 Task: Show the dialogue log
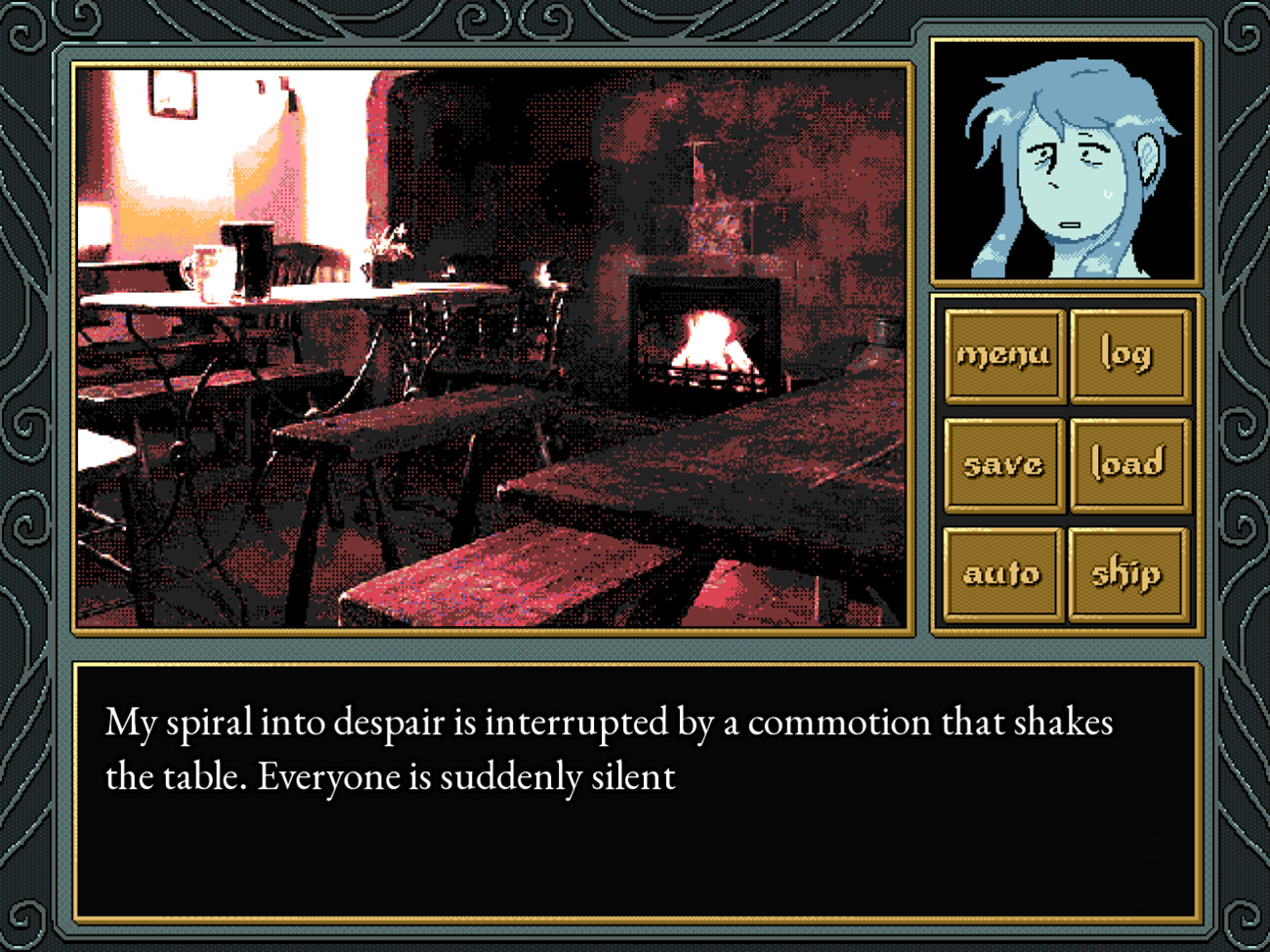coord(1128,355)
